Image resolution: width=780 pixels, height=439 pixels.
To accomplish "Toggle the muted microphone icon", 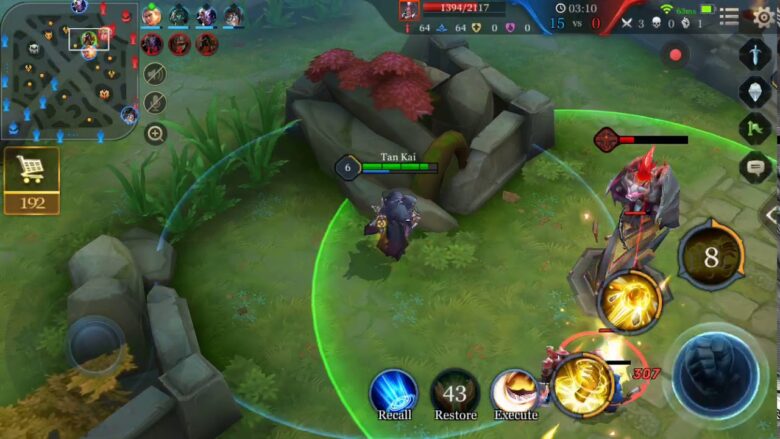I will (154, 102).
